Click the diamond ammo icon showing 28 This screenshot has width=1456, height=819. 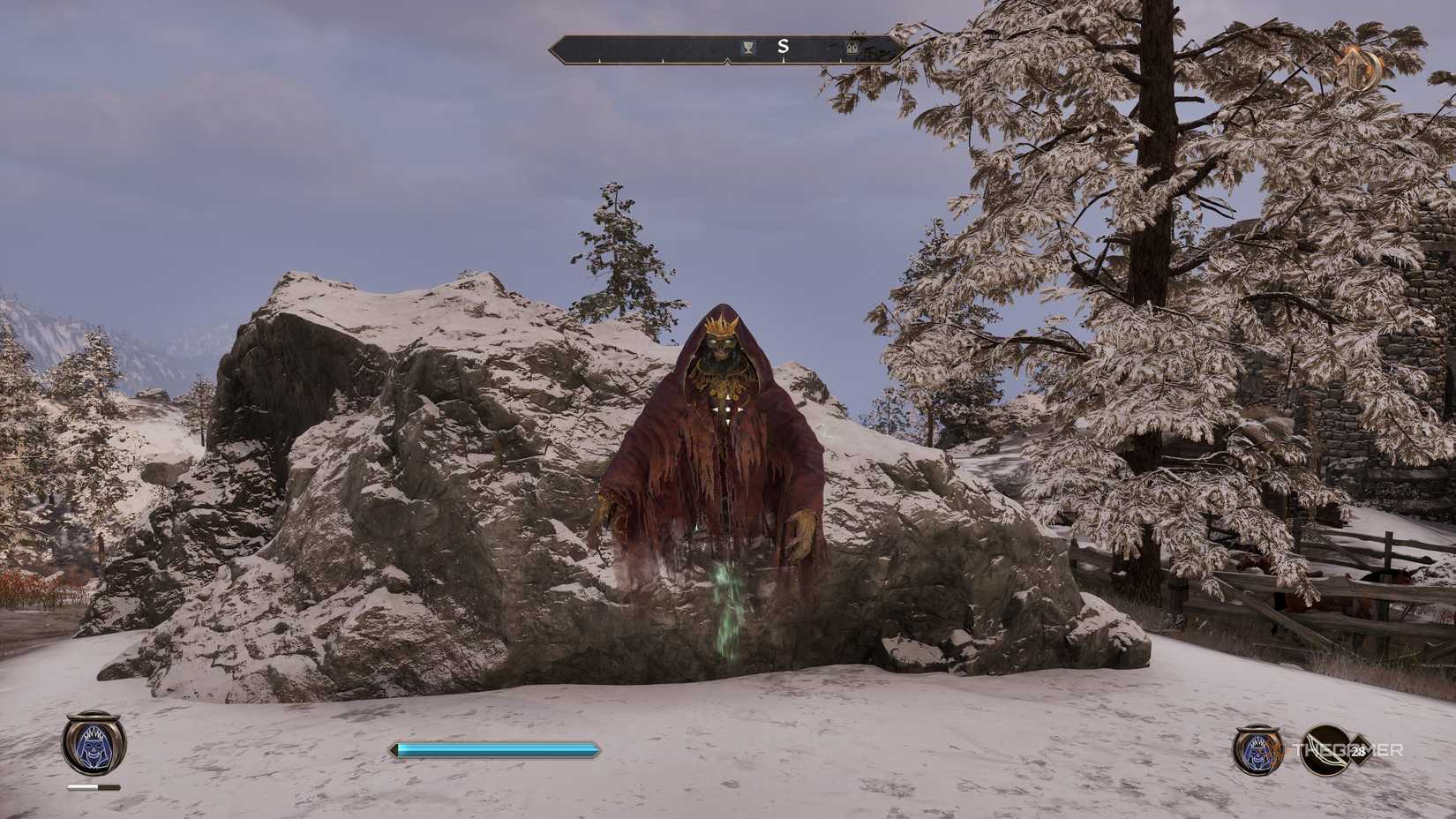1359,749
